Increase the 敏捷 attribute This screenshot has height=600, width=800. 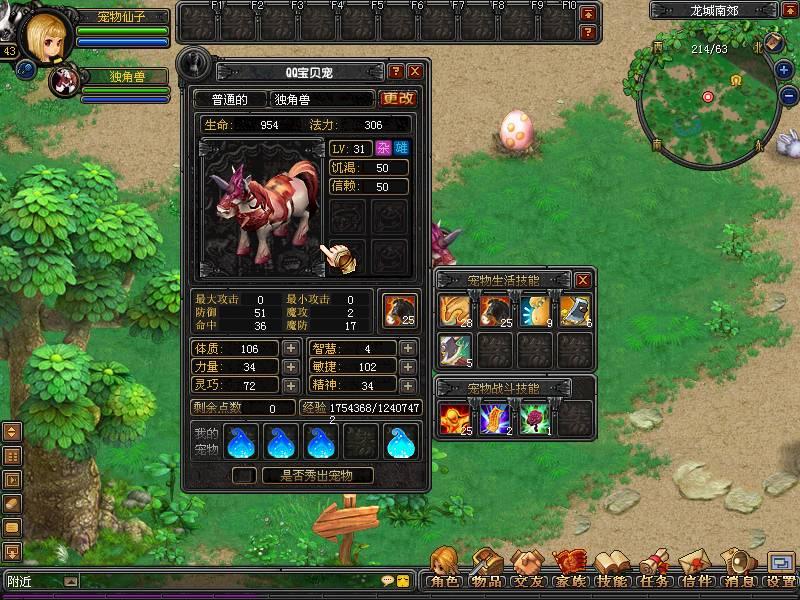point(407,367)
